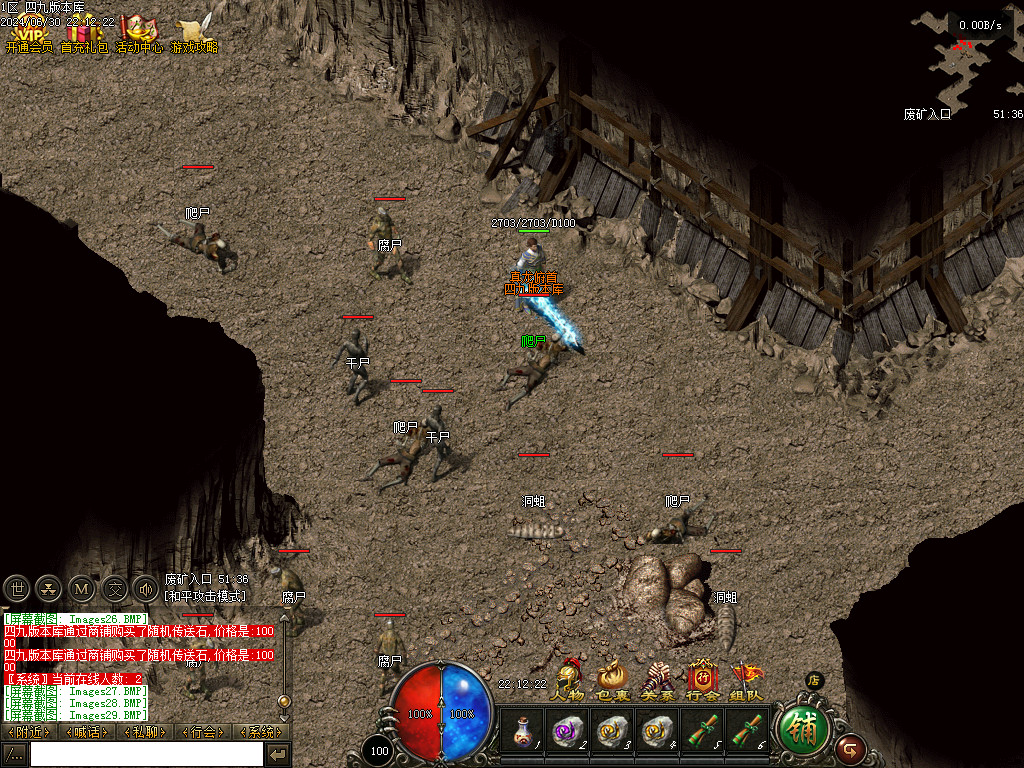
Task: Open the first-recharge gift pack (首充礼包)
Action: pos(84,30)
